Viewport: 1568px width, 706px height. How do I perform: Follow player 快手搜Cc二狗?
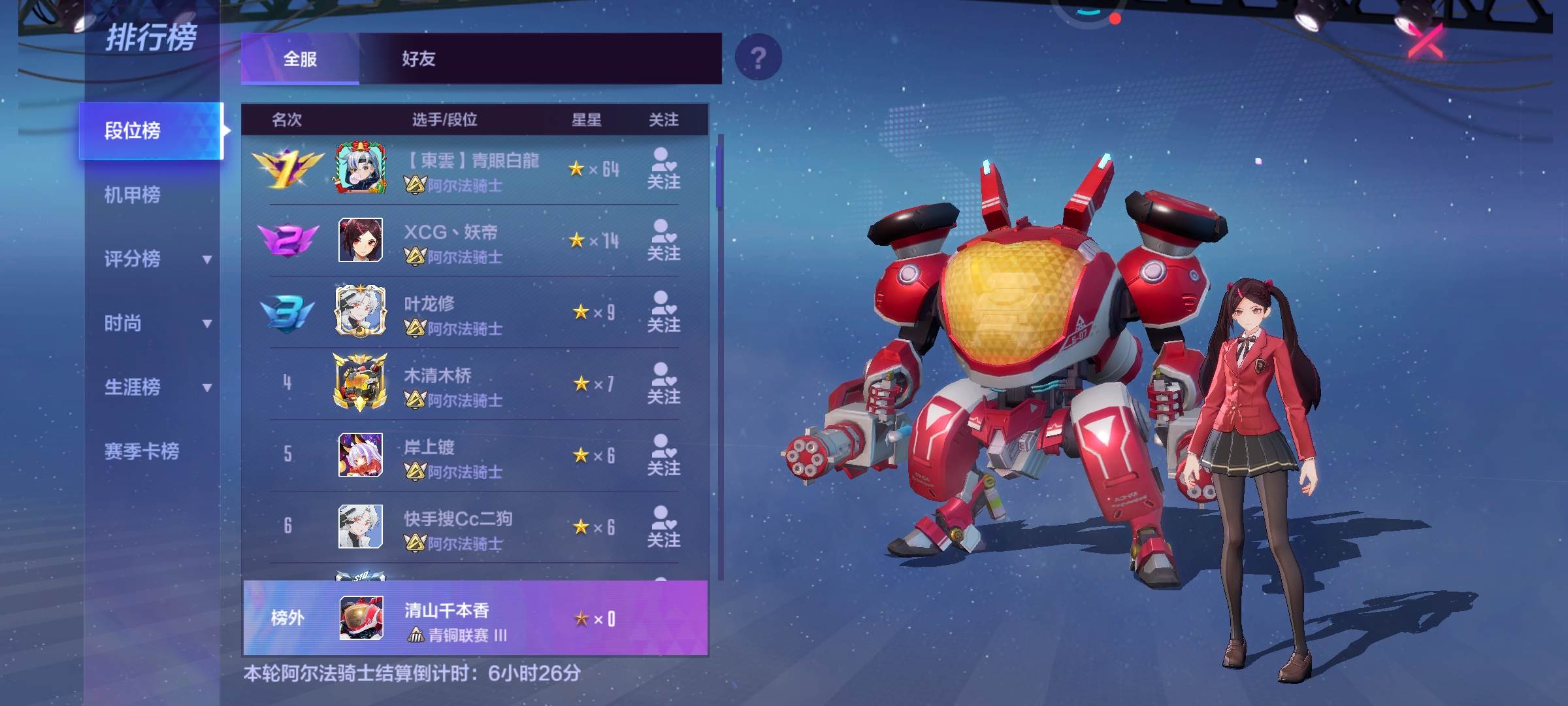(x=663, y=528)
